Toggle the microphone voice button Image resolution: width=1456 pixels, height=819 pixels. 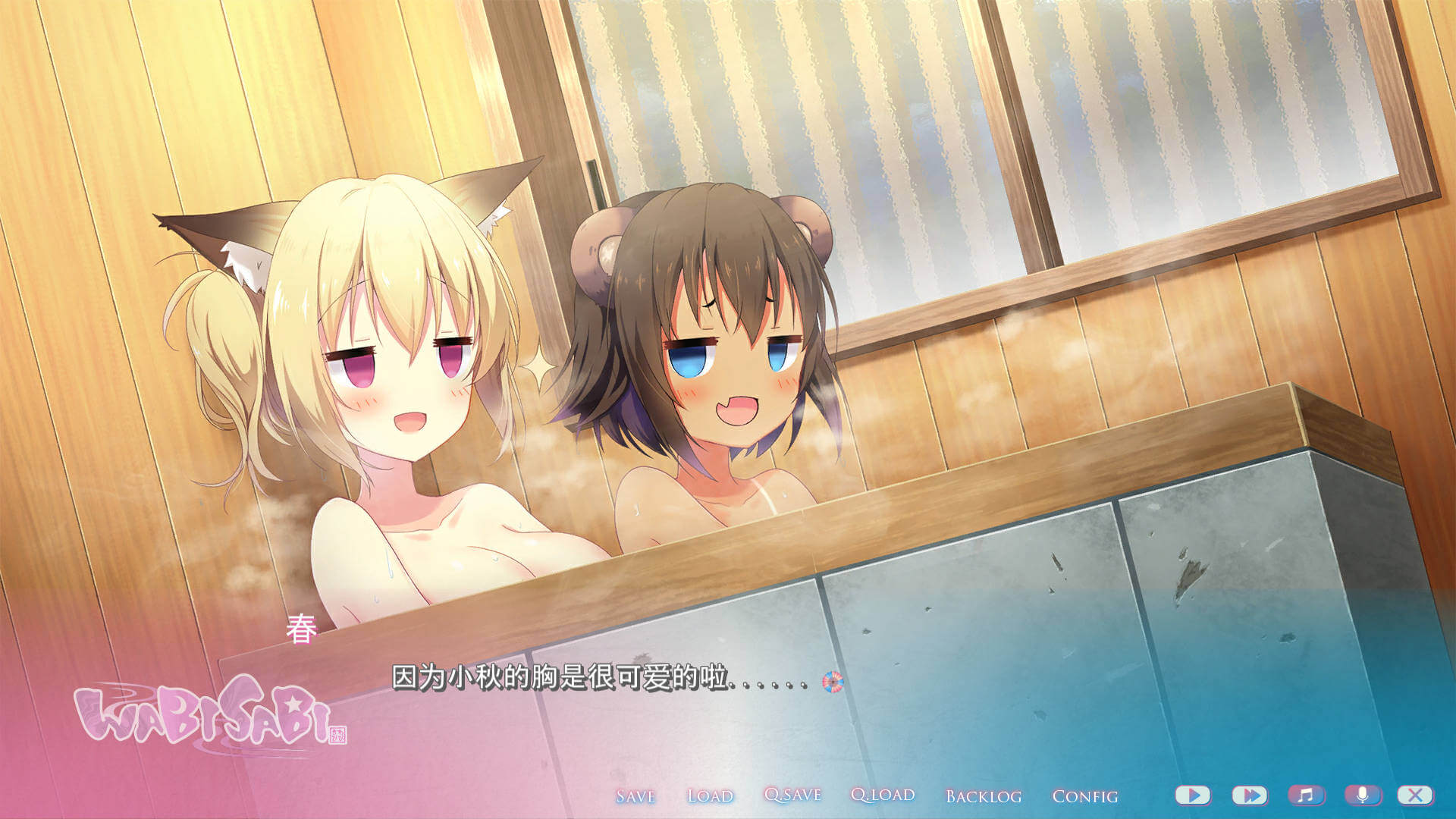1363,795
